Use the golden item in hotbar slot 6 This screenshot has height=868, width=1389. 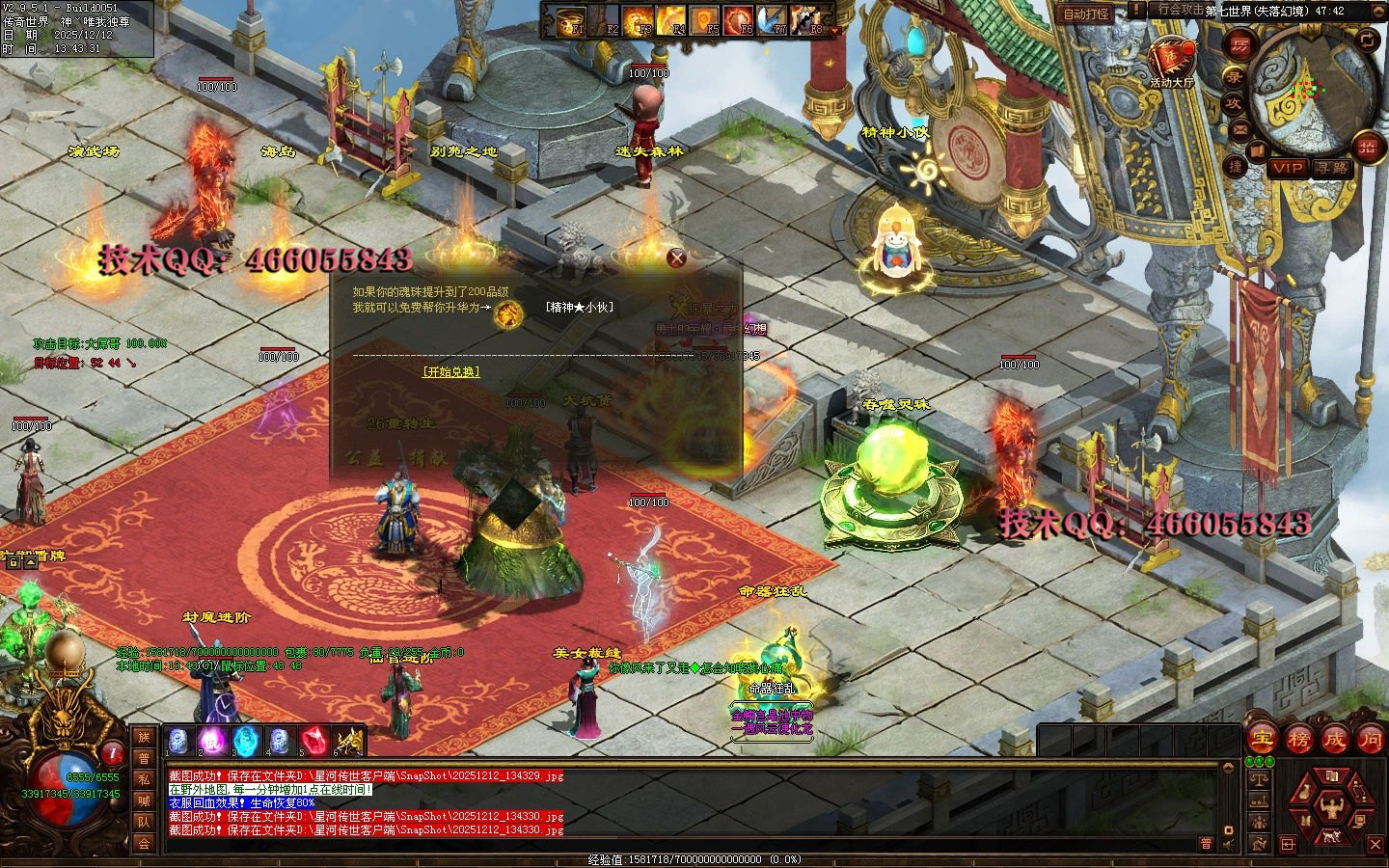347,741
